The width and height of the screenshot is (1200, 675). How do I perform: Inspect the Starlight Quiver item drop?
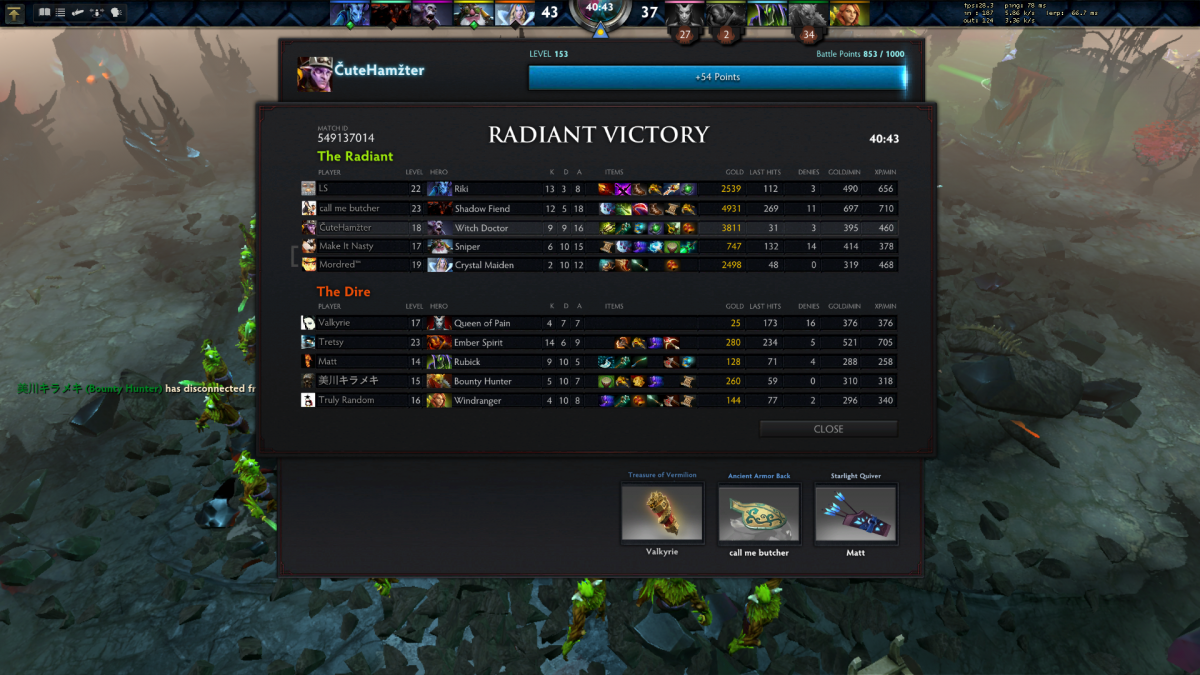pos(855,513)
